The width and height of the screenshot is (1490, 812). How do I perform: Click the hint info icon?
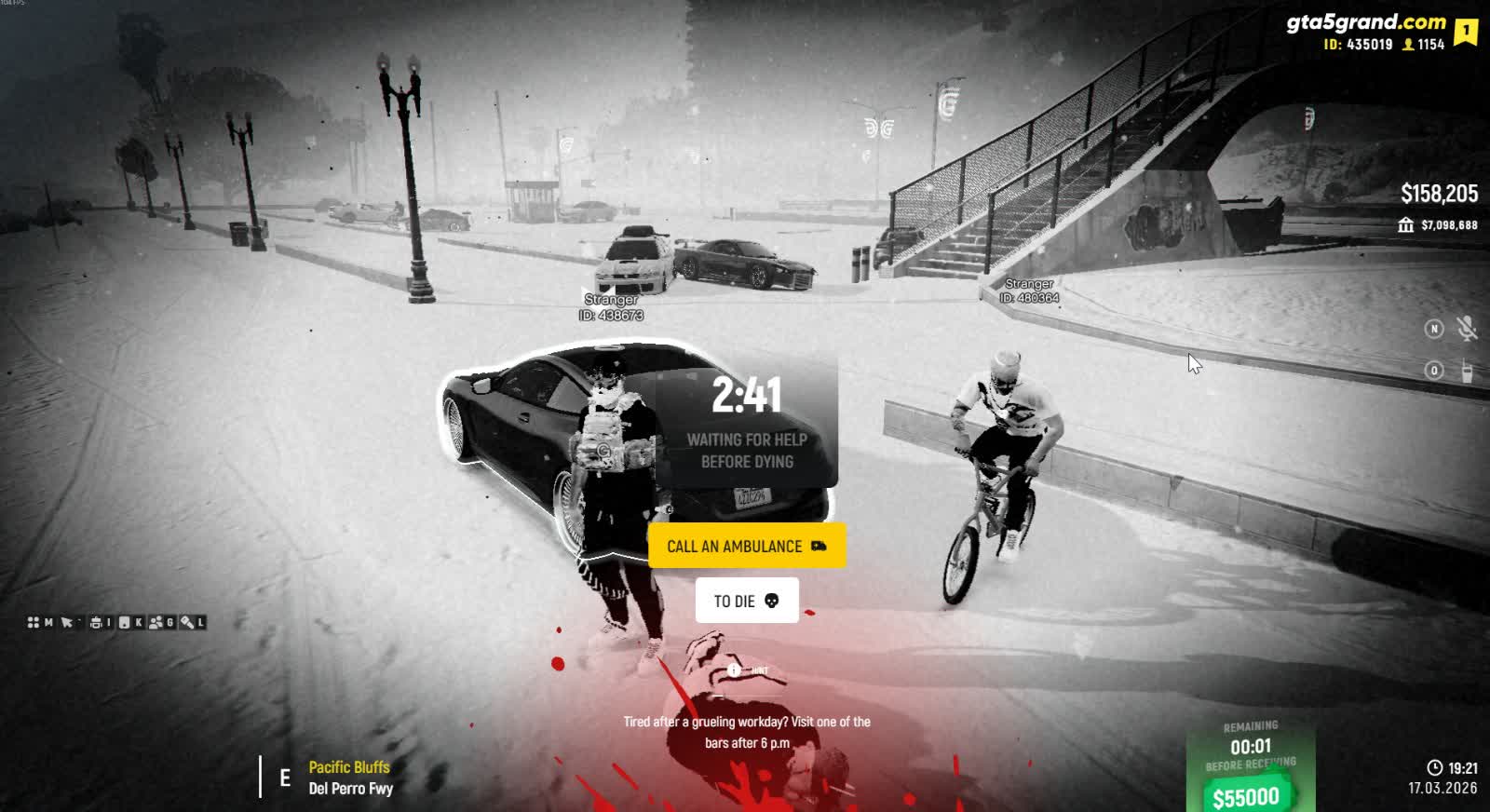[x=734, y=670]
